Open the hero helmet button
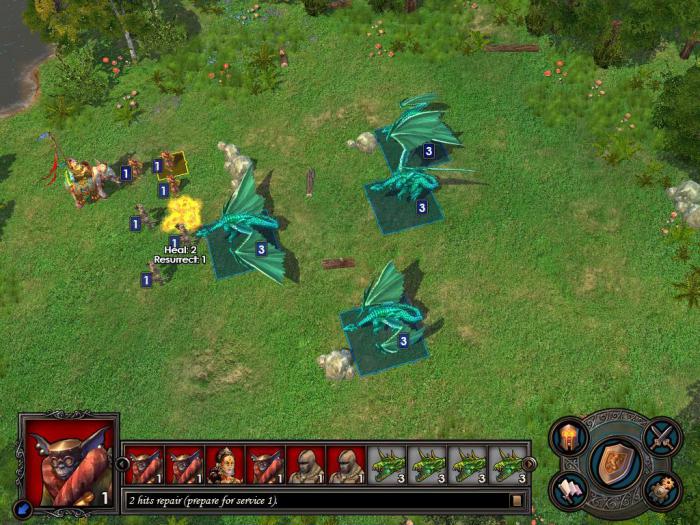 pos(569,436)
